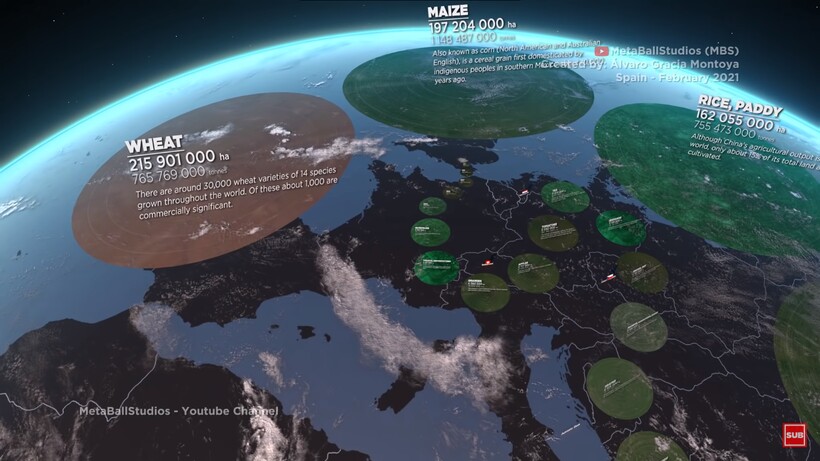Image resolution: width=820 pixels, height=461 pixels.
Task: Click the red SUB subscribe watermark
Action: (x=794, y=434)
